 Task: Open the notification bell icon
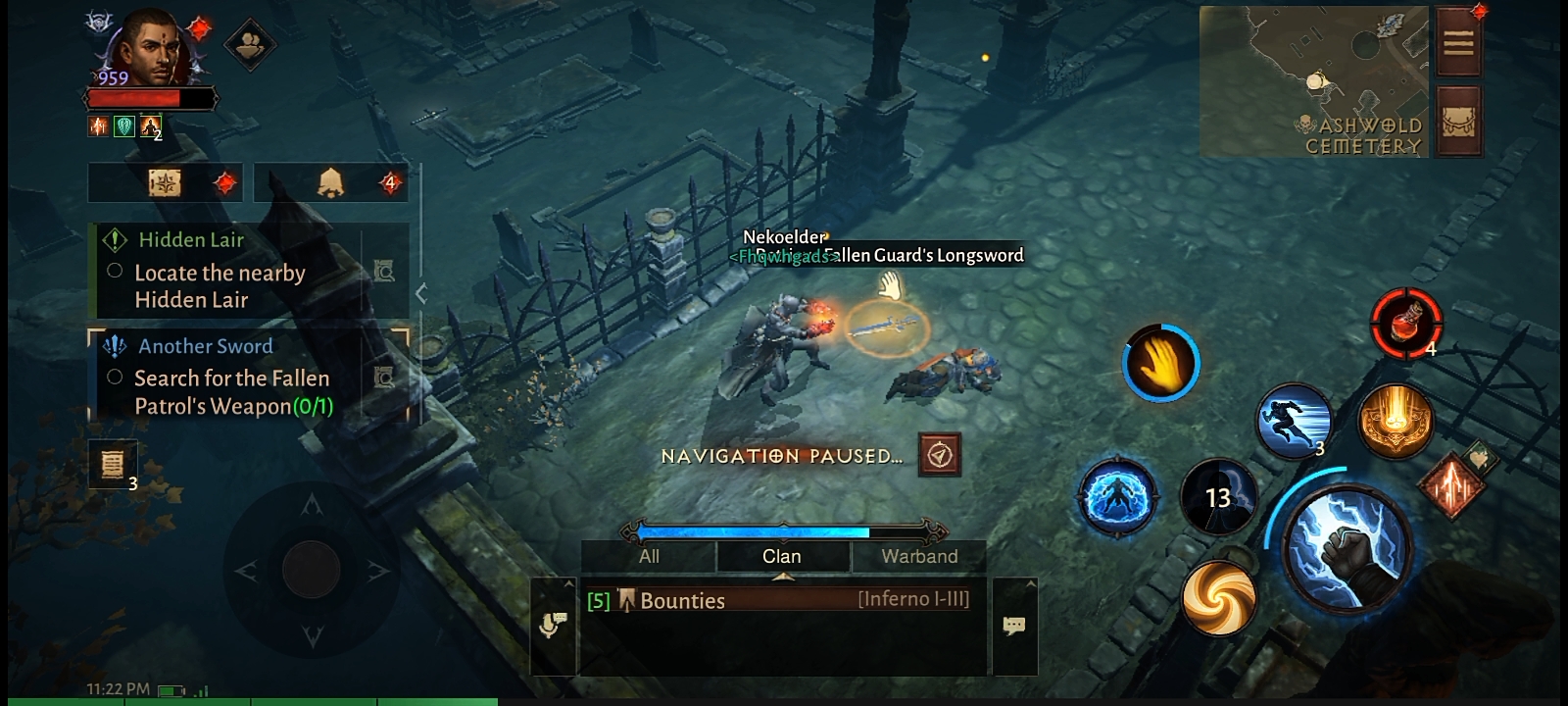point(330,182)
